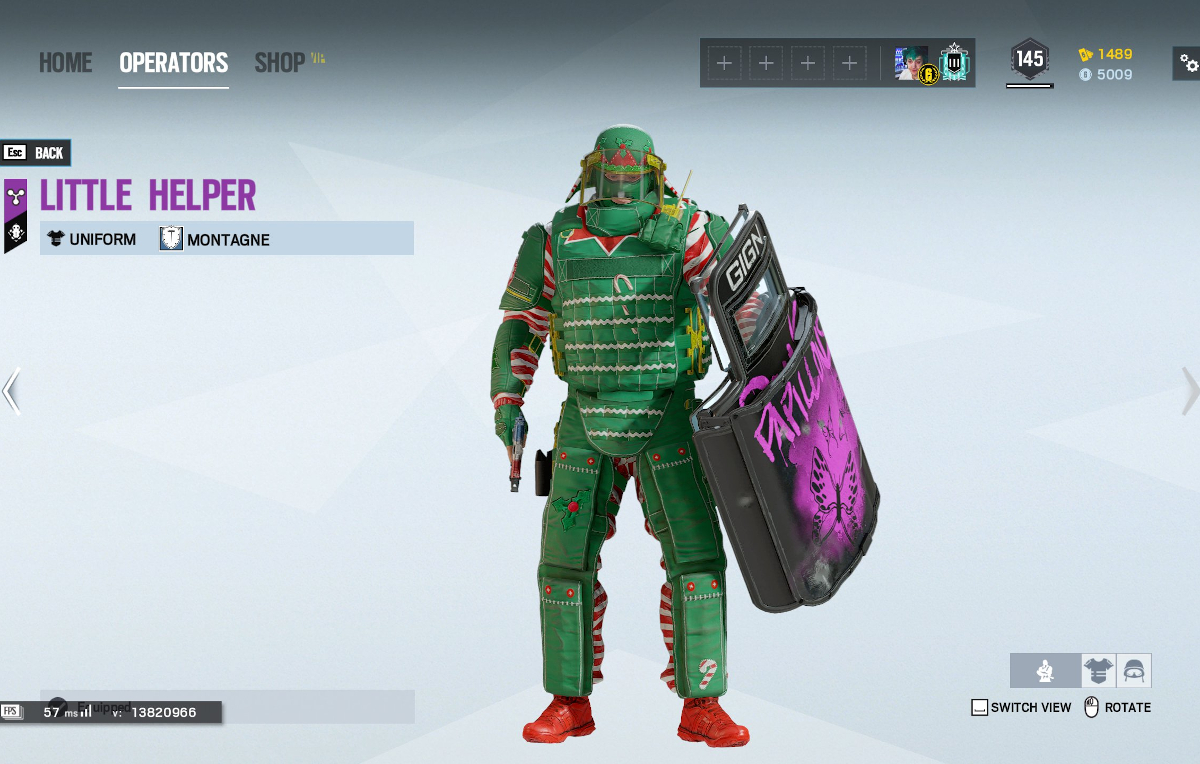Click the Back button

click(36, 153)
